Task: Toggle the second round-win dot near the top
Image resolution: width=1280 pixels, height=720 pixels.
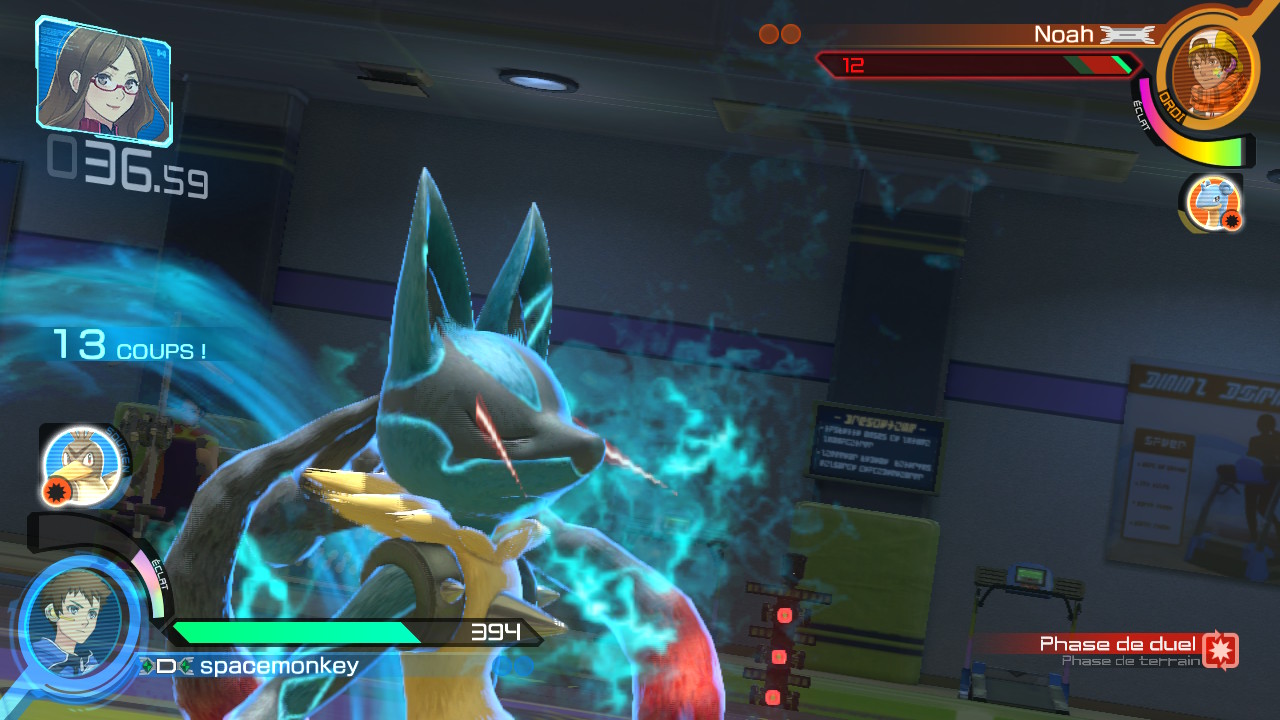Action: [x=791, y=34]
